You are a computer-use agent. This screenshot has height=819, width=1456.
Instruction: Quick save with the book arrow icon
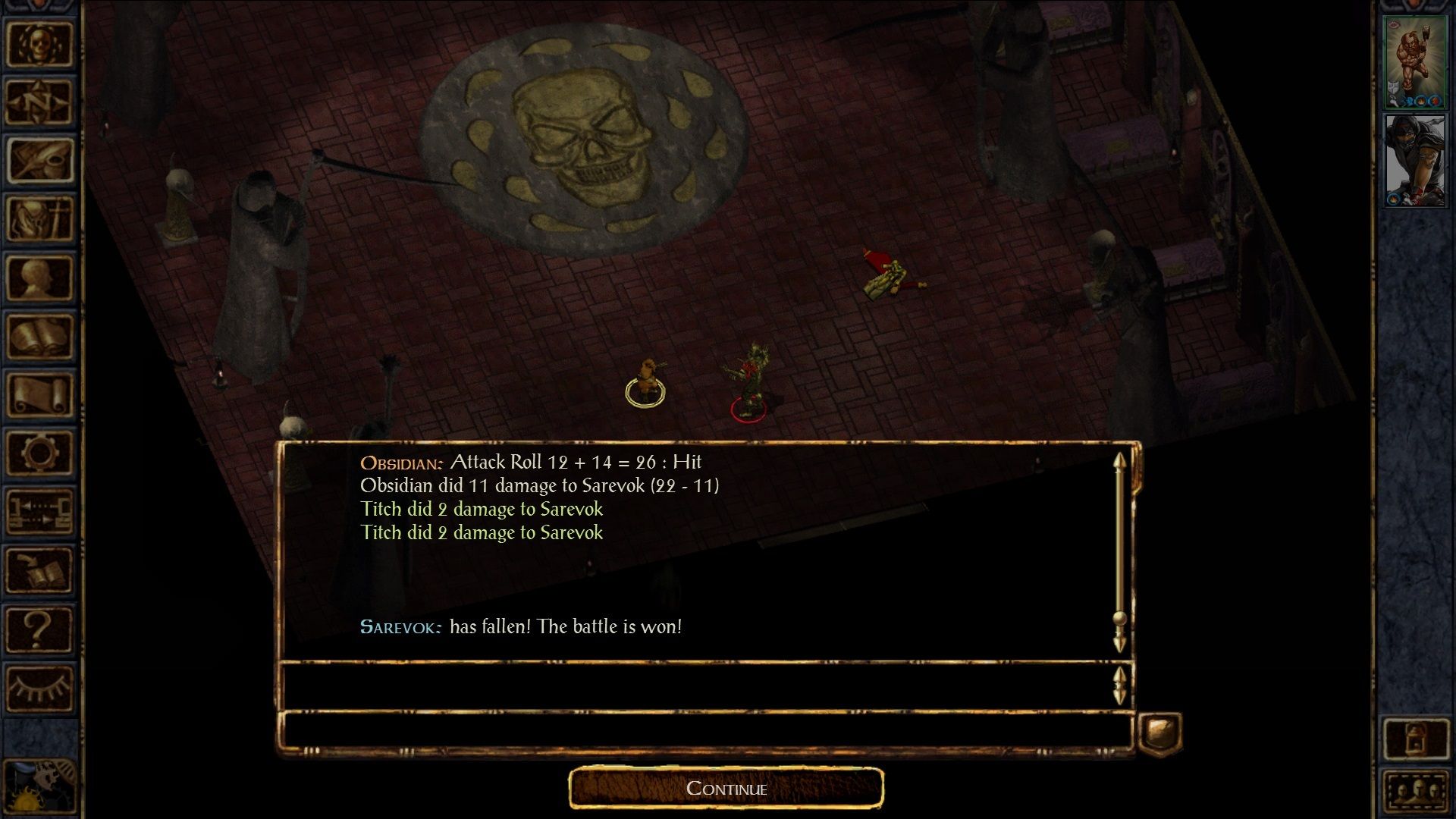pos(40,570)
